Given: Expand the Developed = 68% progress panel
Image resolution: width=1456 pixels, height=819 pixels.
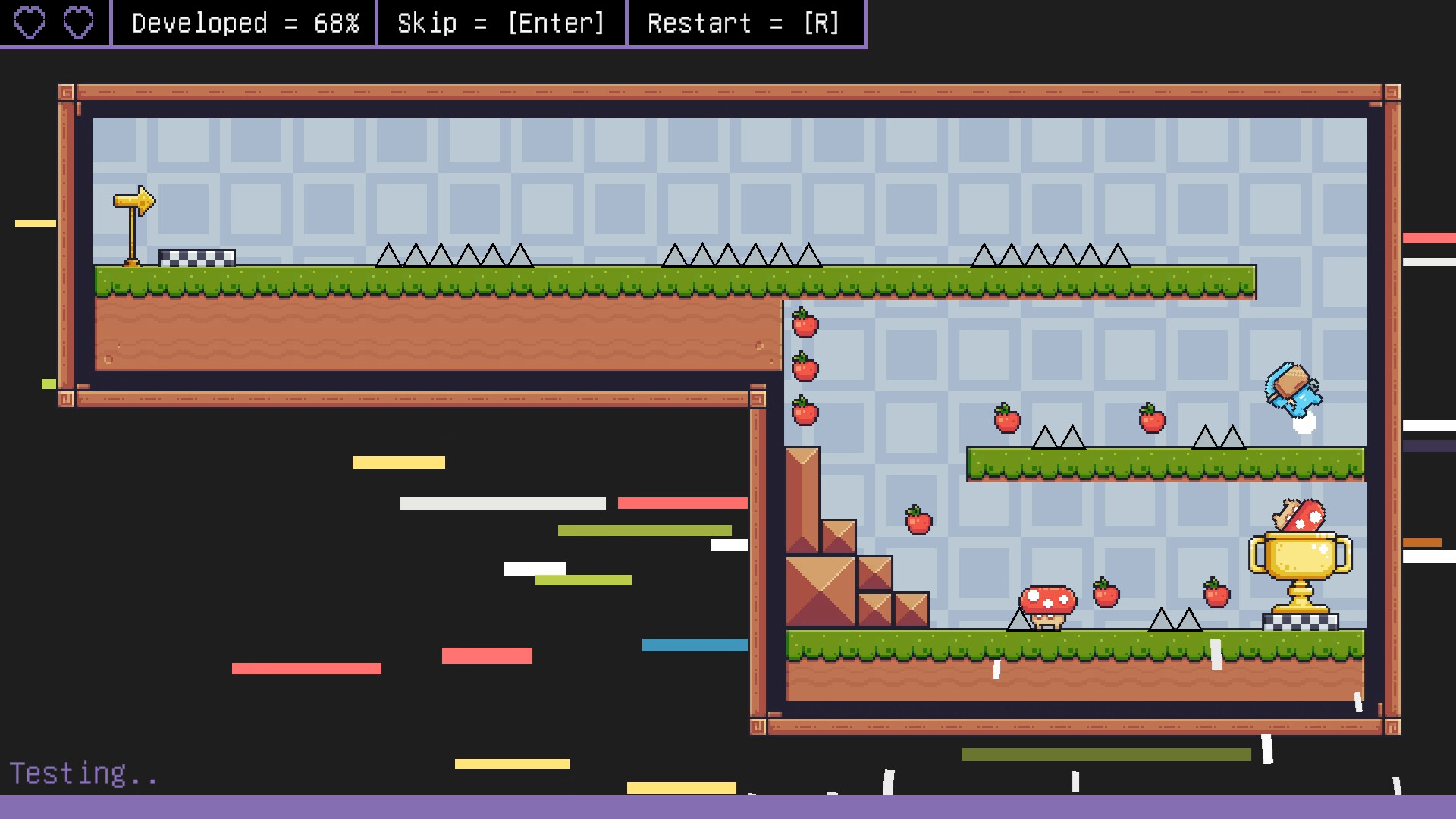Looking at the screenshot, I should tap(244, 23).
